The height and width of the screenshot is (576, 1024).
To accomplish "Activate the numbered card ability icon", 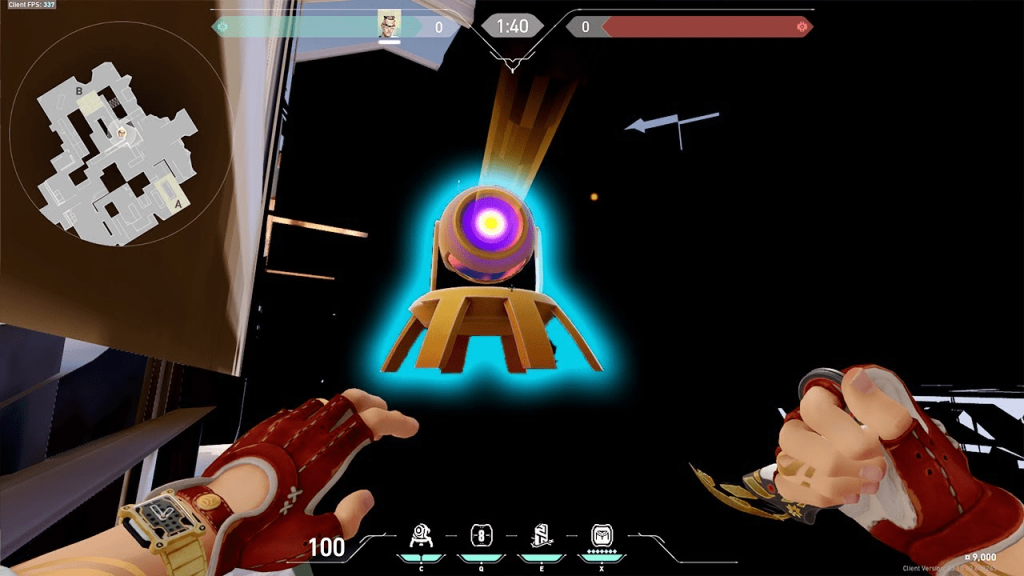I will pos(481,534).
